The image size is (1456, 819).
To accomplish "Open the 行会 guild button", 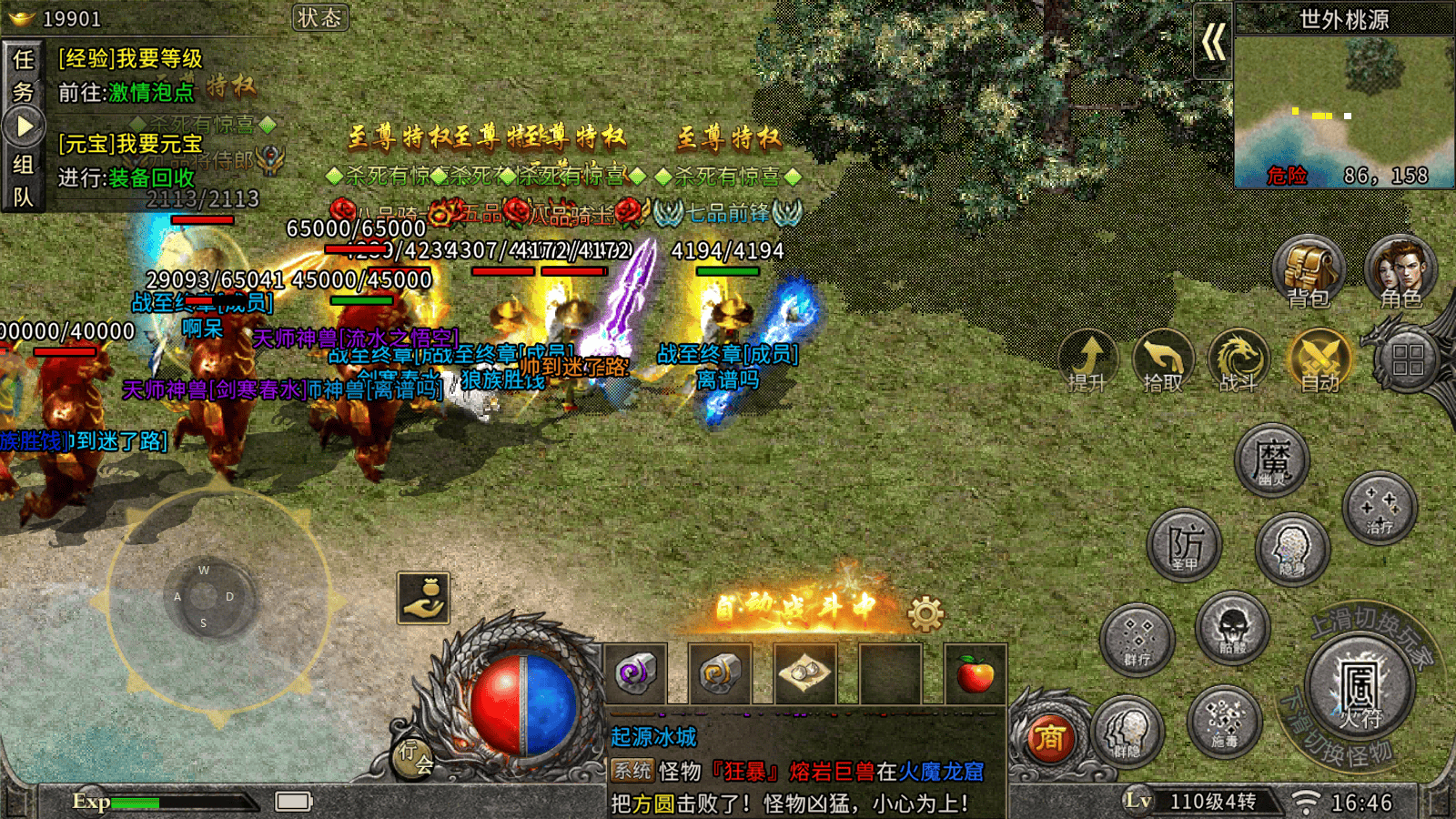I will pos(415,755).
